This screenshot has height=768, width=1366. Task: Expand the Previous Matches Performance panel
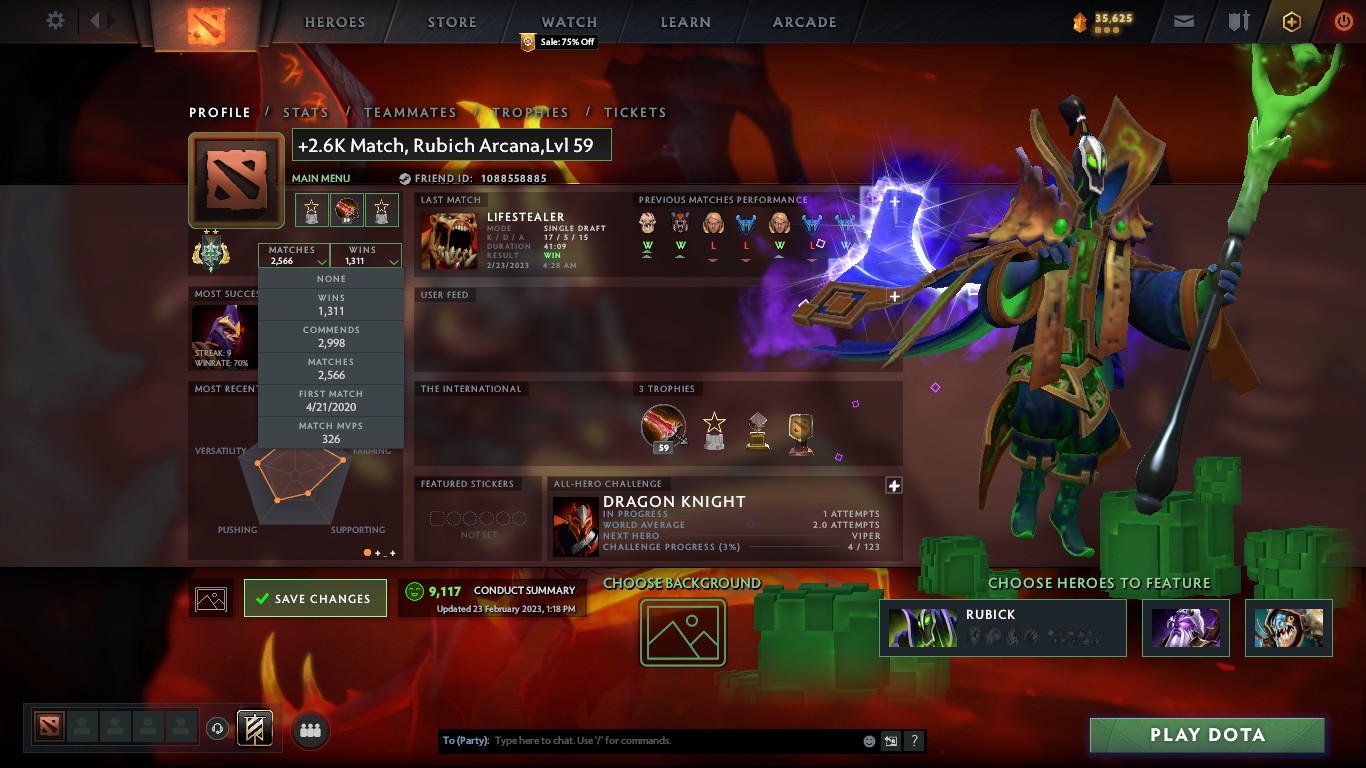point(893,201)
